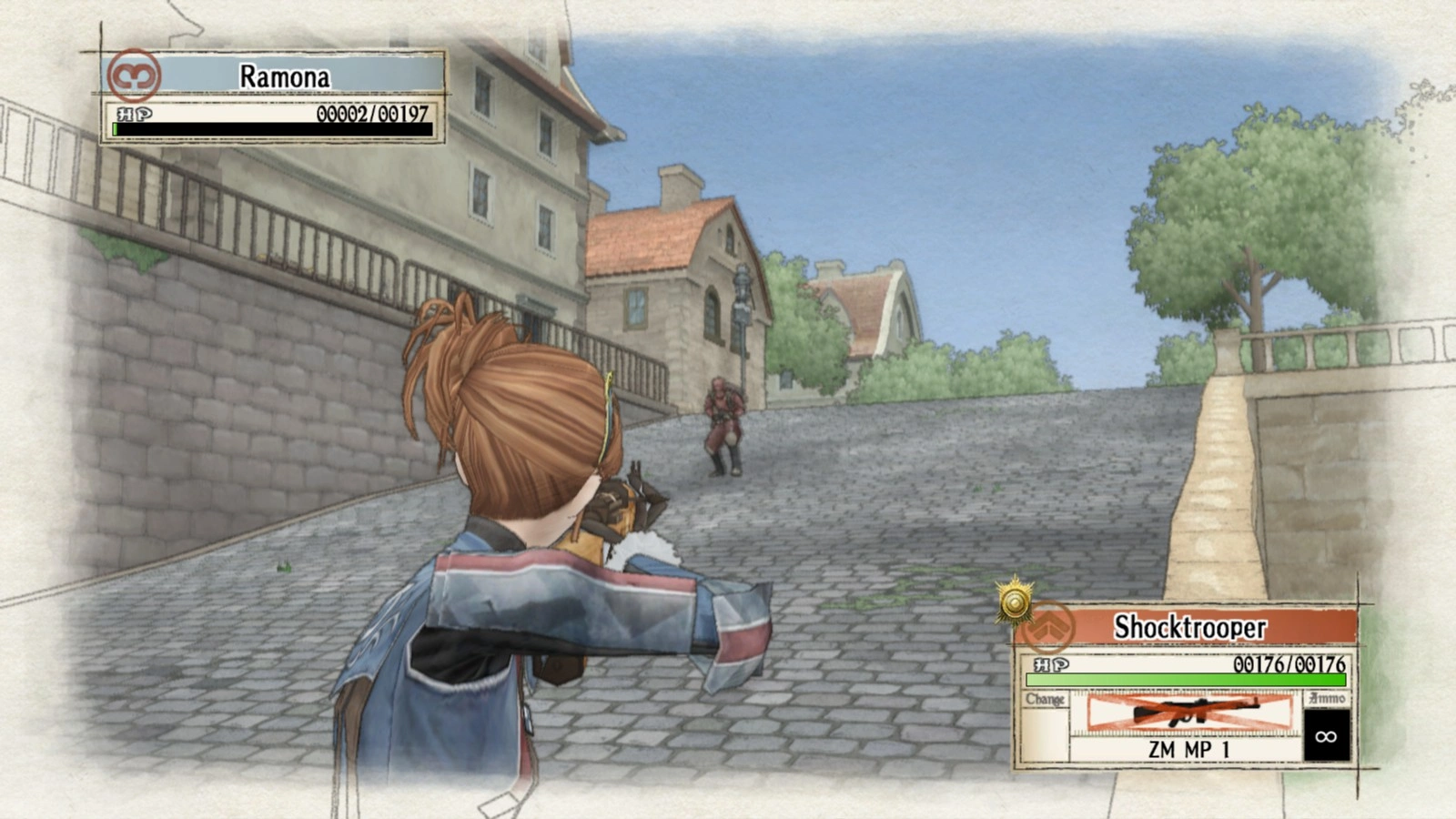This screenshot has width=1456, height=819.
Task: Click Ramona's red class emblem
Action: 134,76
